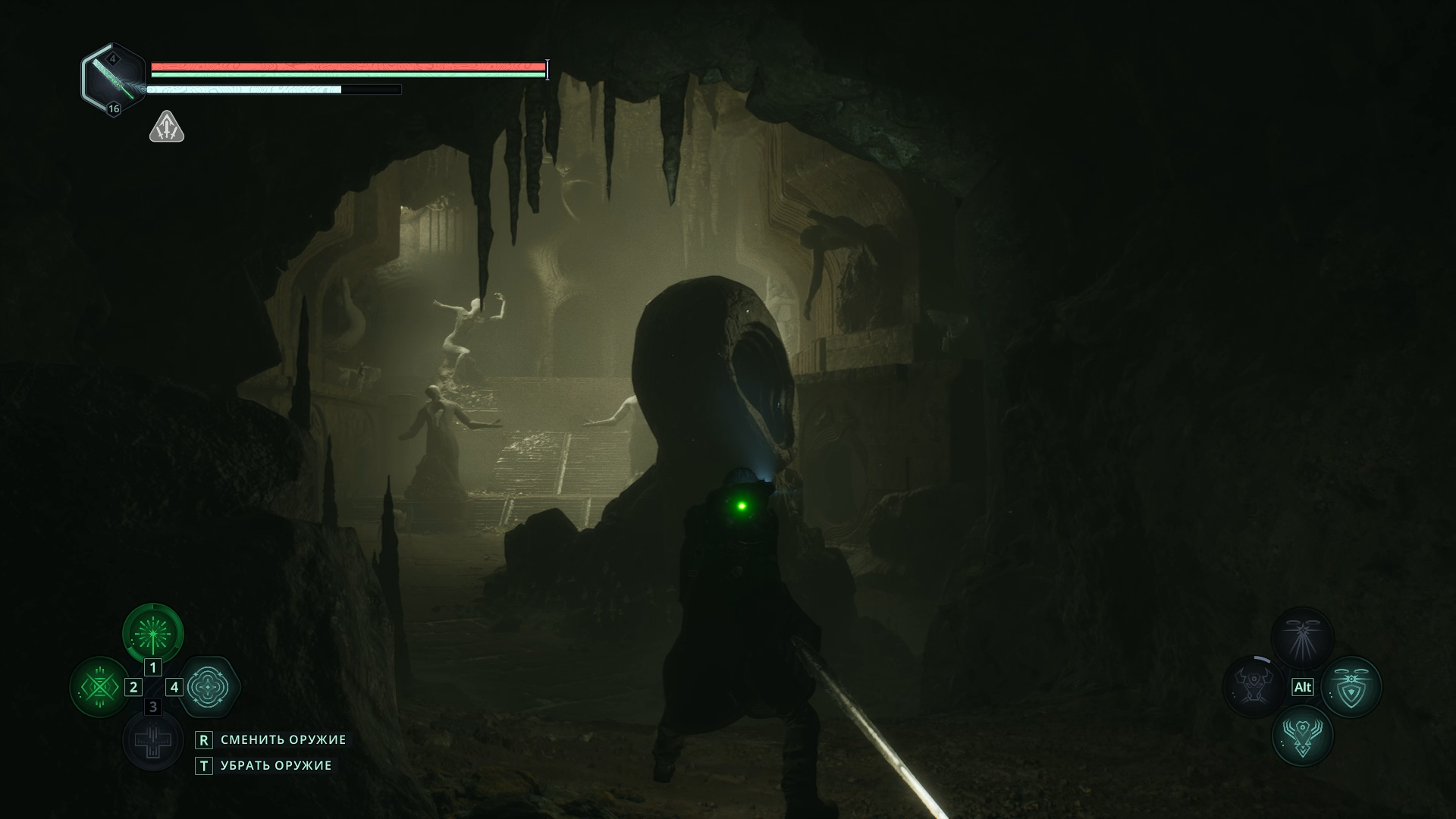
Task: Use the green crossed-lines ability
Action: 100,687
